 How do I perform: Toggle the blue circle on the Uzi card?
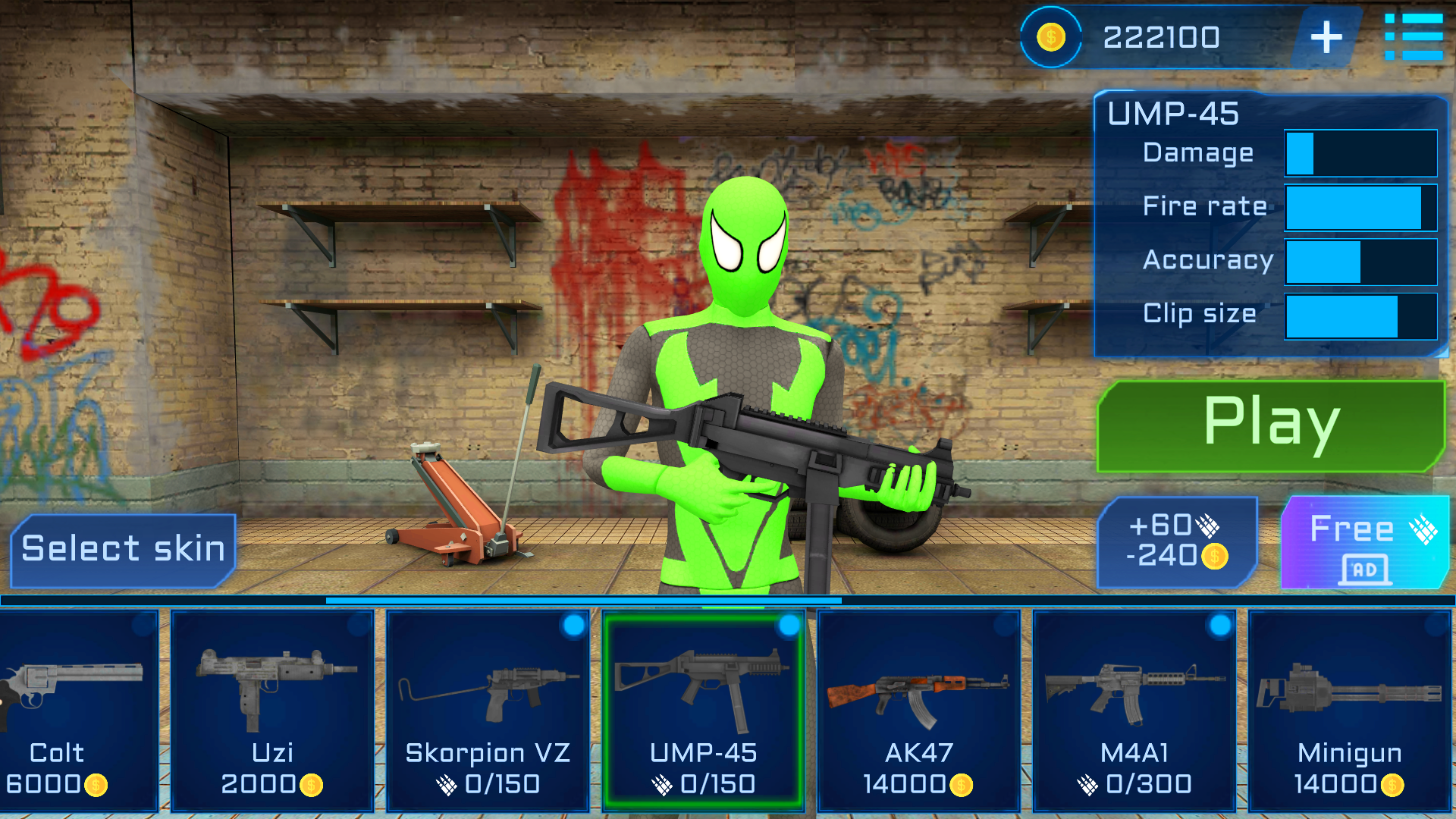click(356, 627)
